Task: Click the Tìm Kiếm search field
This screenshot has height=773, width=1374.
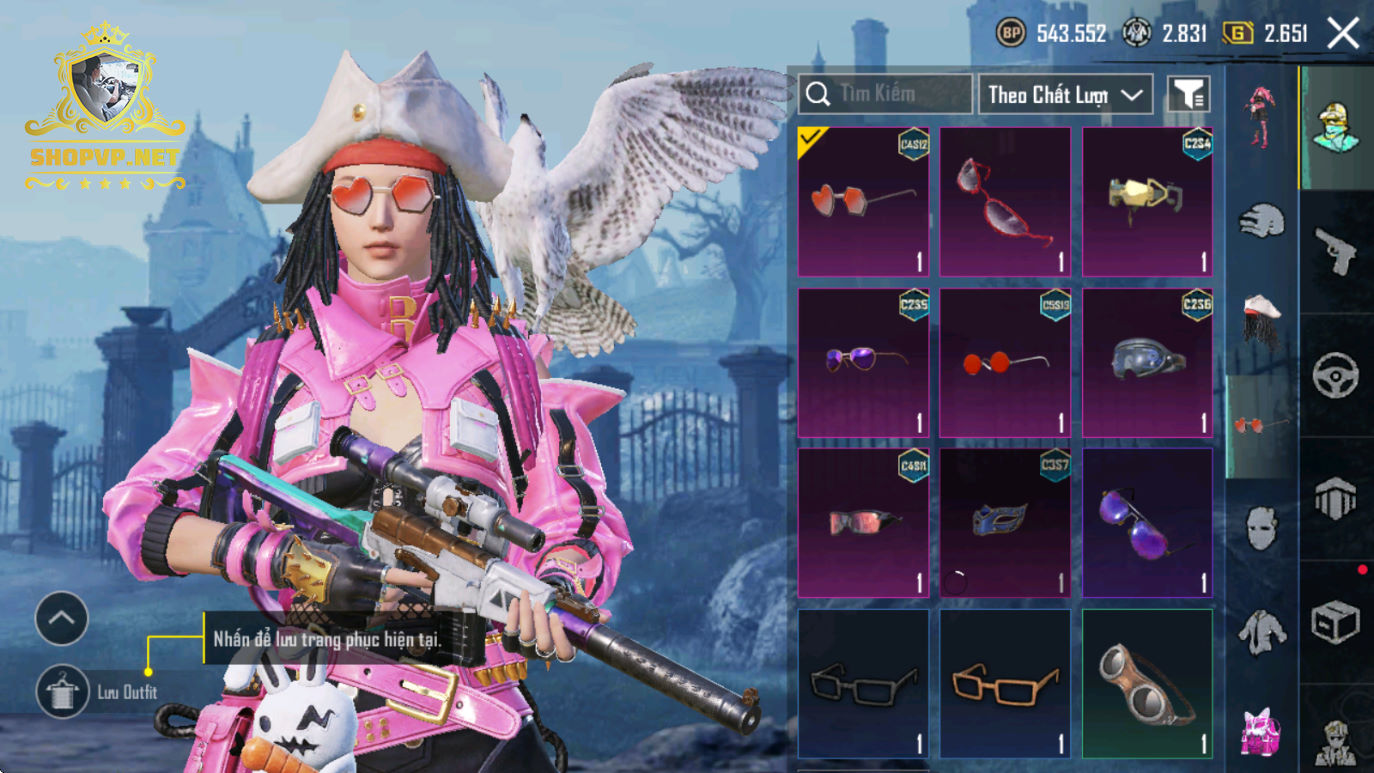Action: click(885, 94)
